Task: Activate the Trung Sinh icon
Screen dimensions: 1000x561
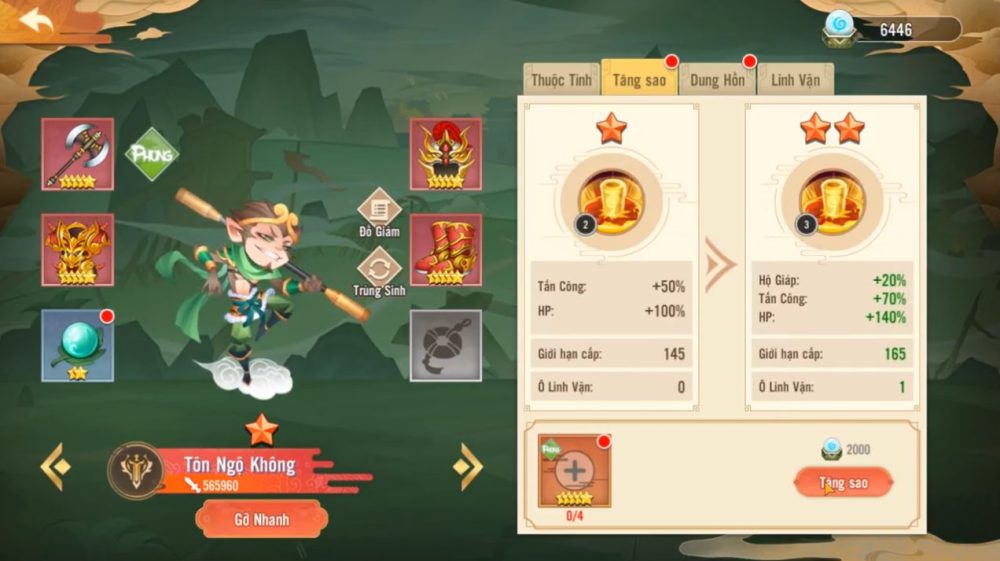Action: [380, 270]
